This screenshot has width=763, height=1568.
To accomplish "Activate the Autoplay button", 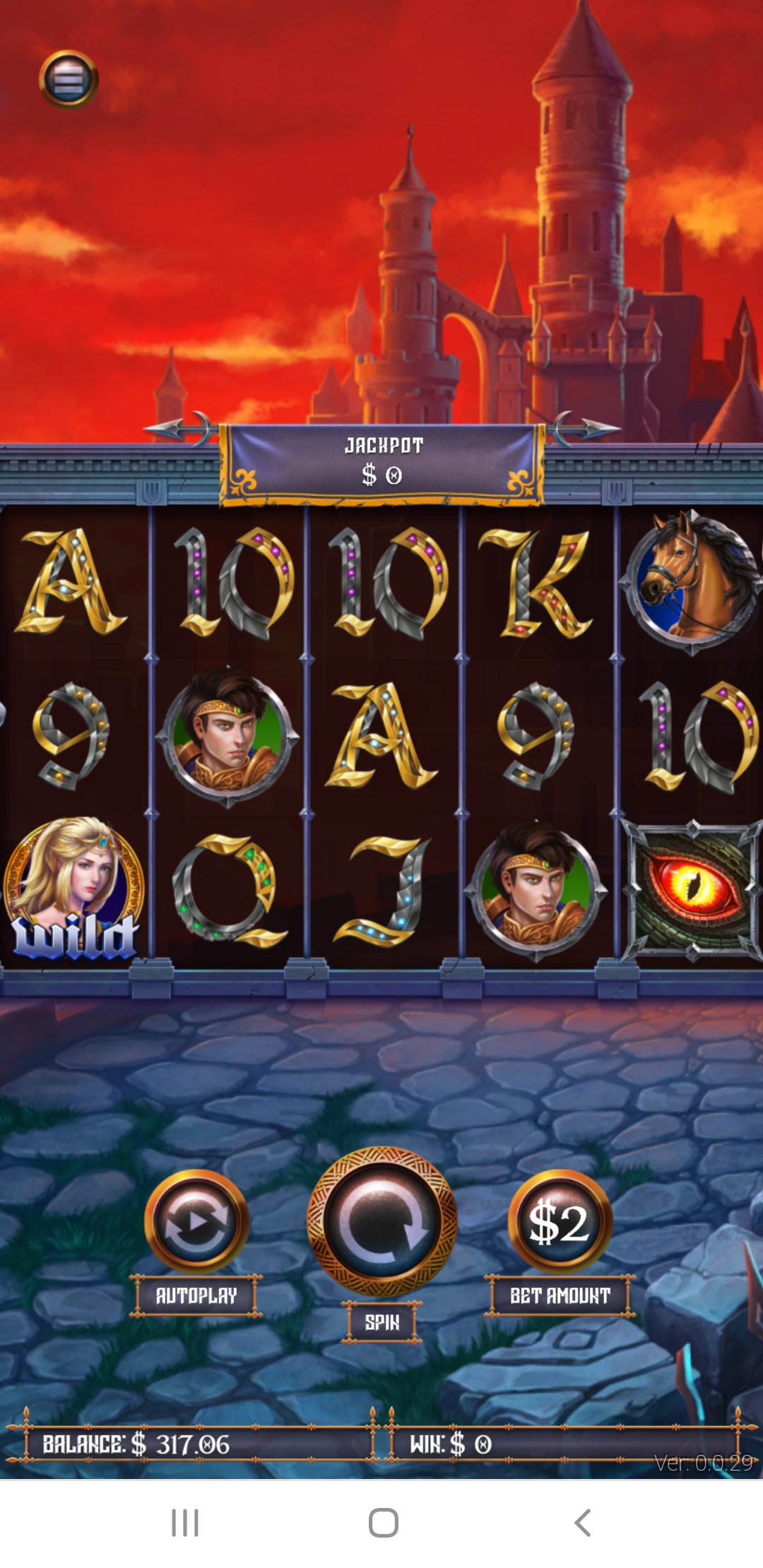I will point(196,1220).
